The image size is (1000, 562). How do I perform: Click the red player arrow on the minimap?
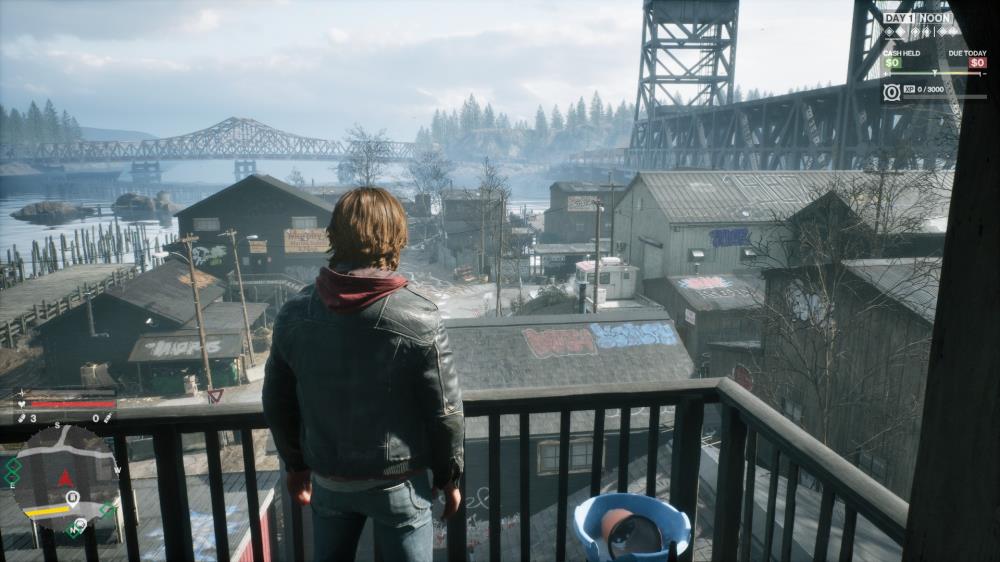coord(67,477)
